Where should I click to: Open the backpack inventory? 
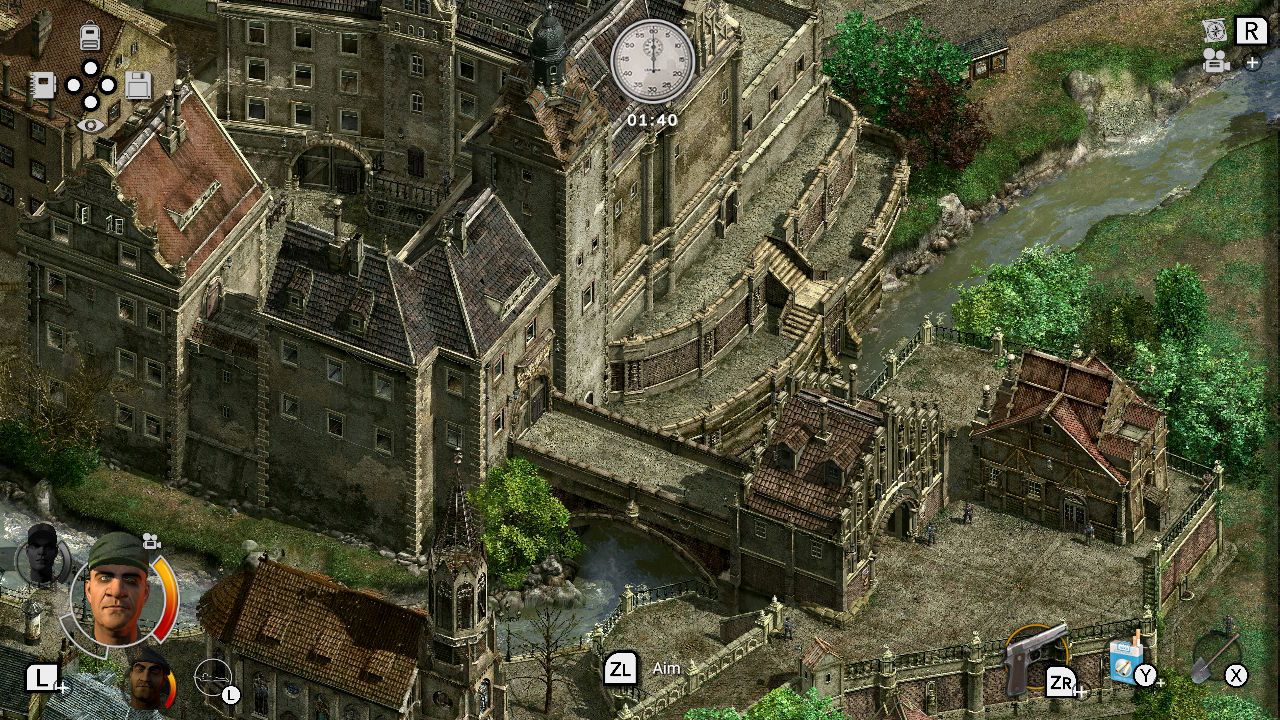point(89,35)
